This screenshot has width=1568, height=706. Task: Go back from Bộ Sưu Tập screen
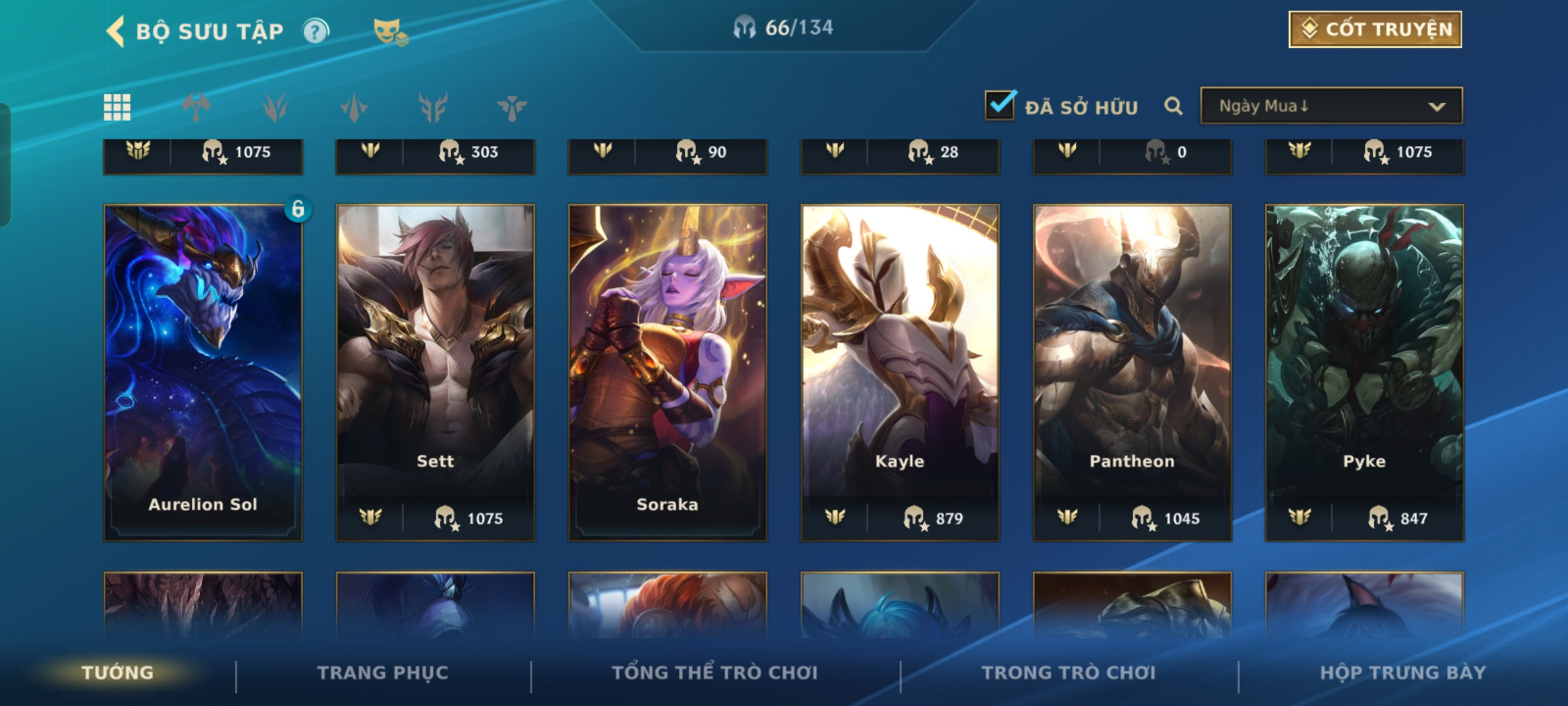tap(116, 31)
